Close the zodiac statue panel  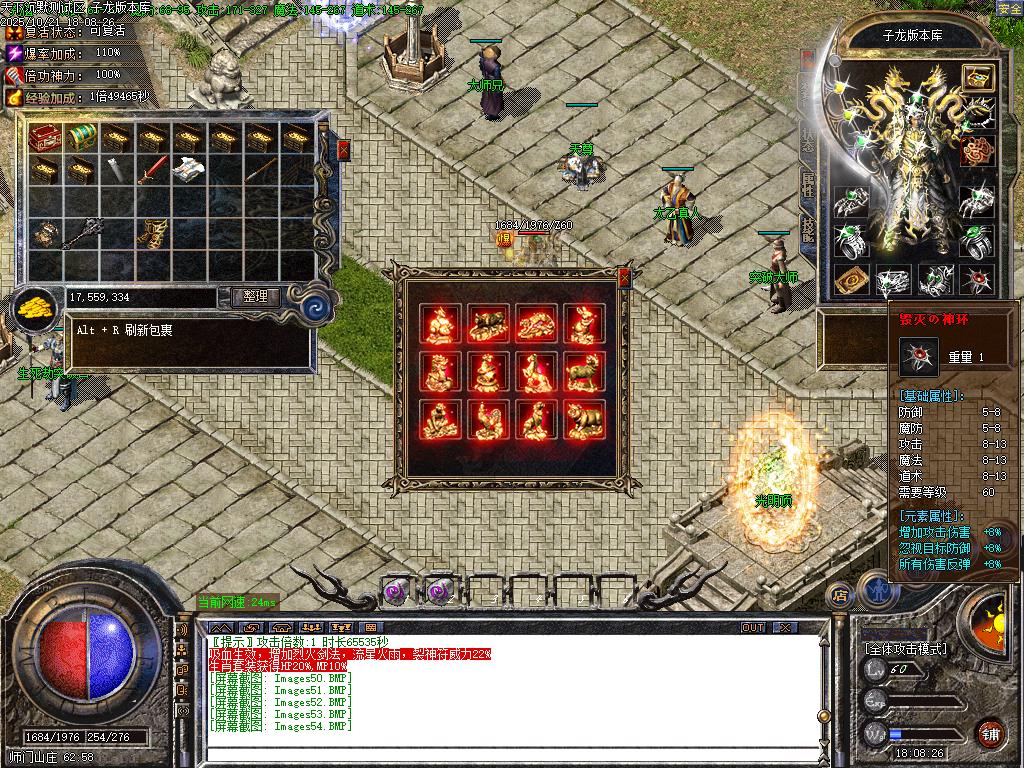[625, 277]
